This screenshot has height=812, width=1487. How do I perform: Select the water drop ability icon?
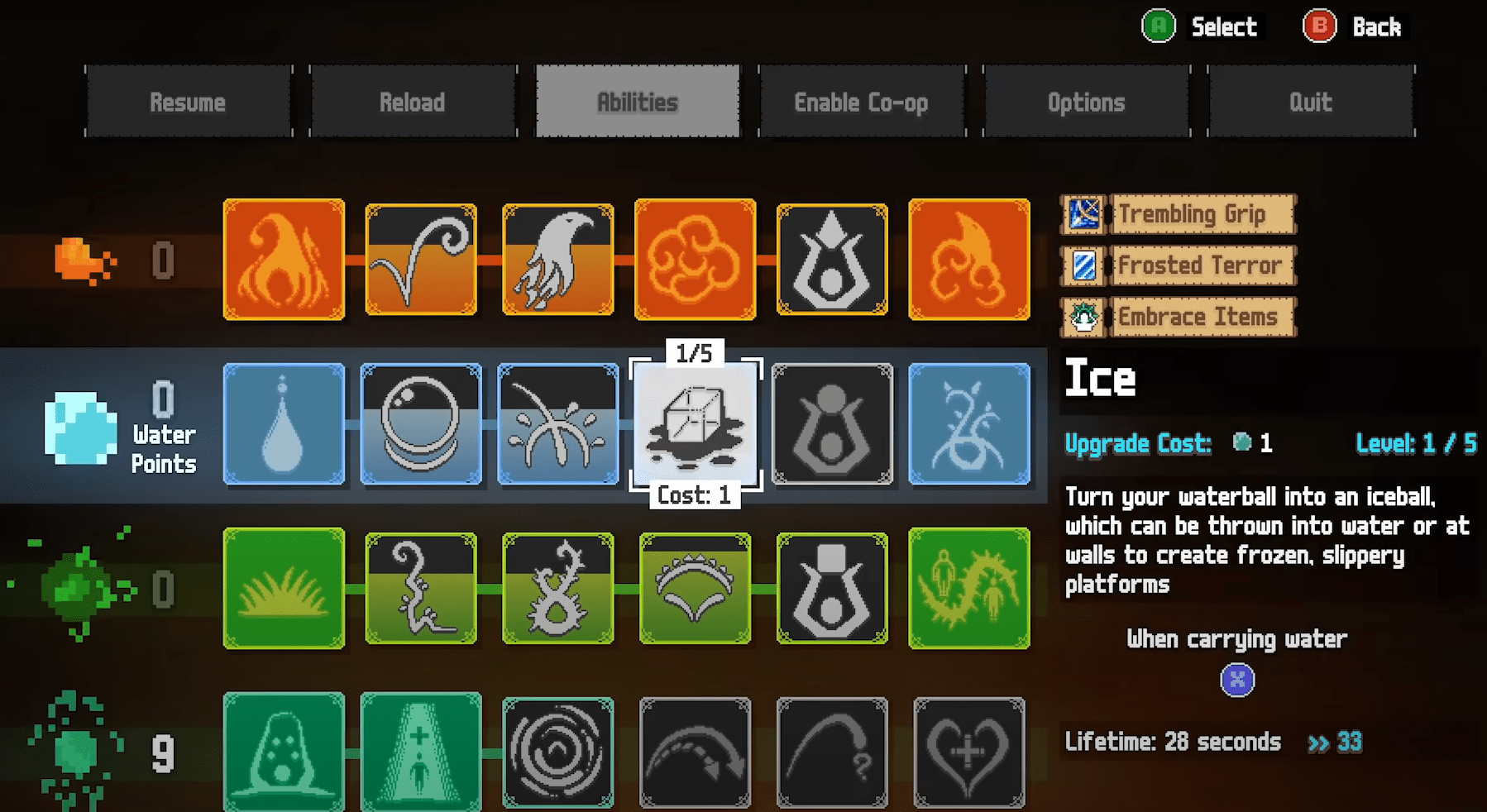point(284,424)
